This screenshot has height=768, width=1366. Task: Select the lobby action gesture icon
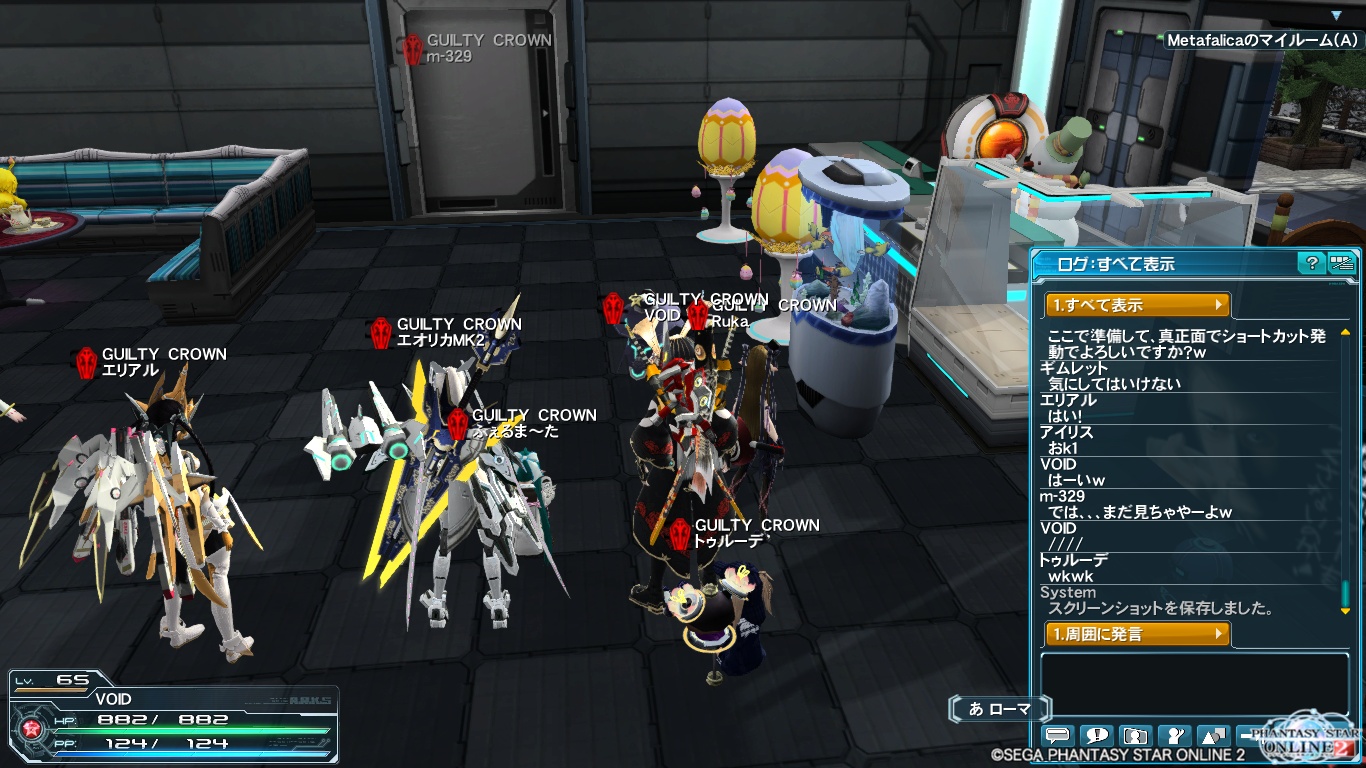pos(1174,737)
